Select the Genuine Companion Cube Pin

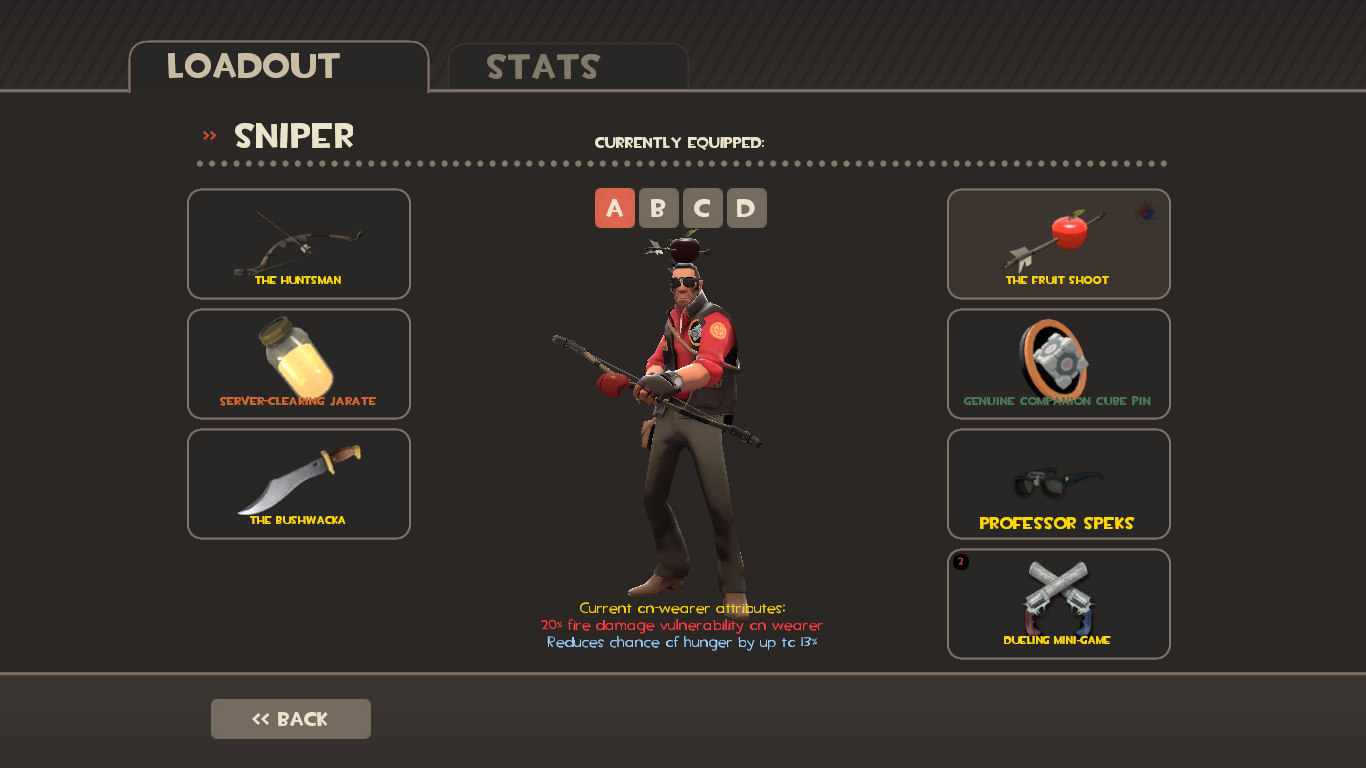pos(1058,363)
